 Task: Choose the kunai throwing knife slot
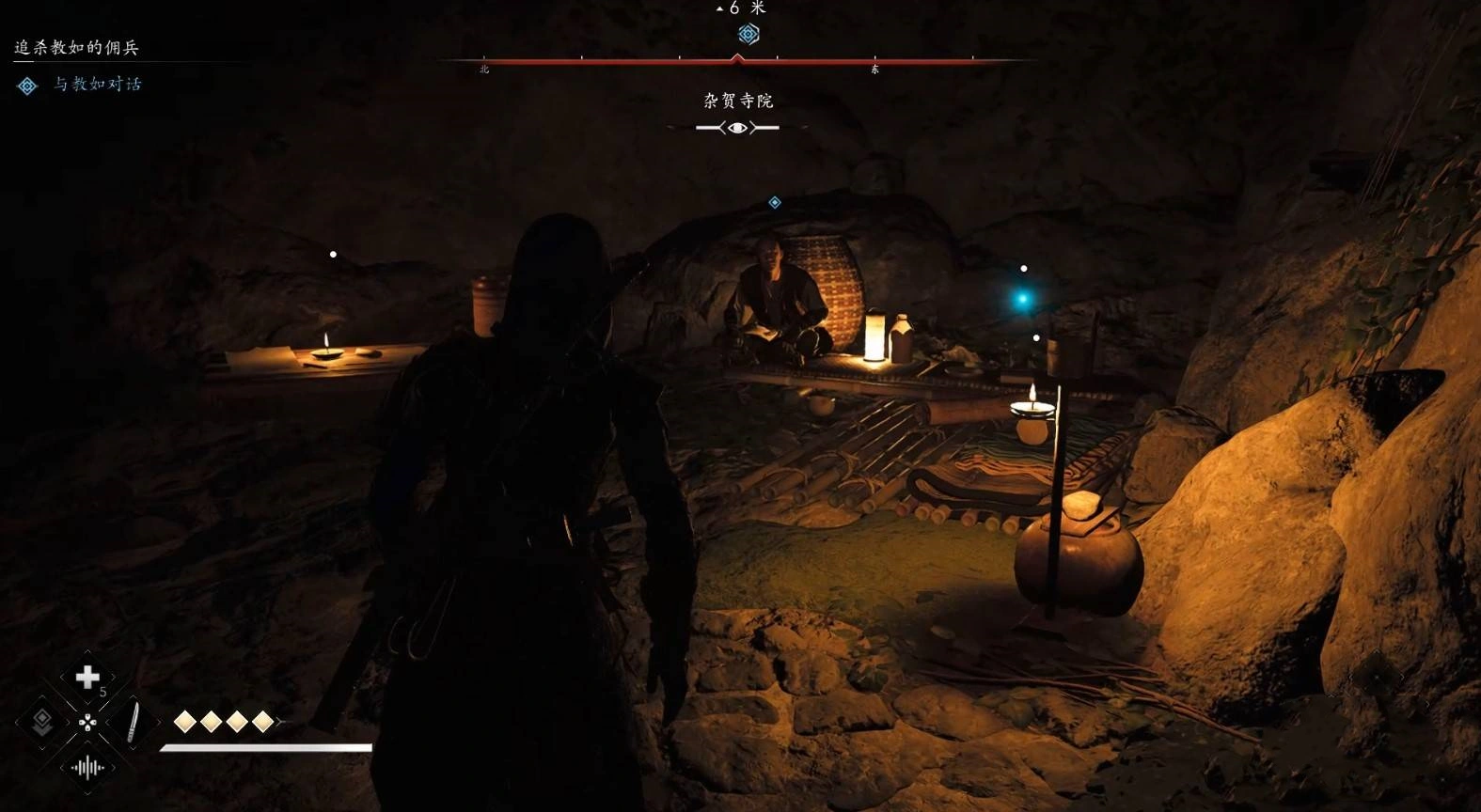point(133,722)
